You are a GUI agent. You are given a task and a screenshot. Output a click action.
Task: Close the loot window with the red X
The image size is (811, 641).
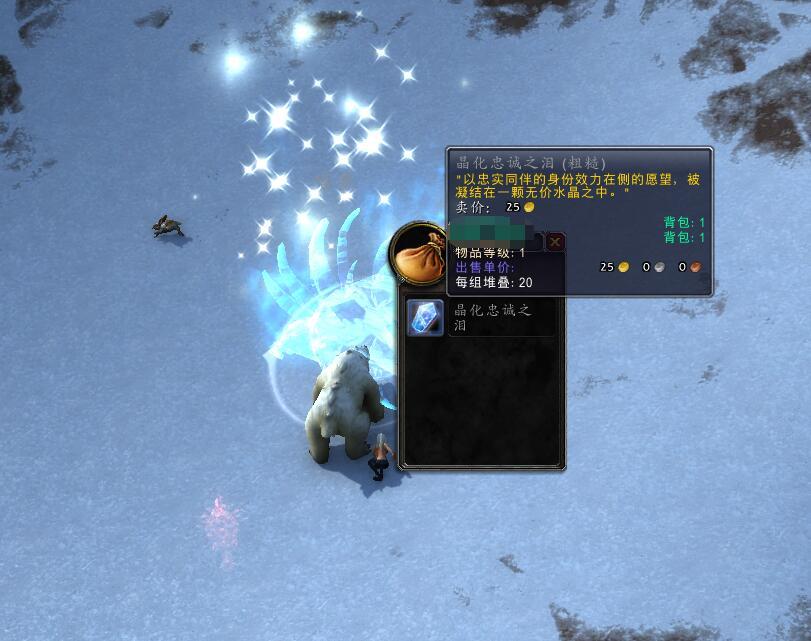point(555,242)
